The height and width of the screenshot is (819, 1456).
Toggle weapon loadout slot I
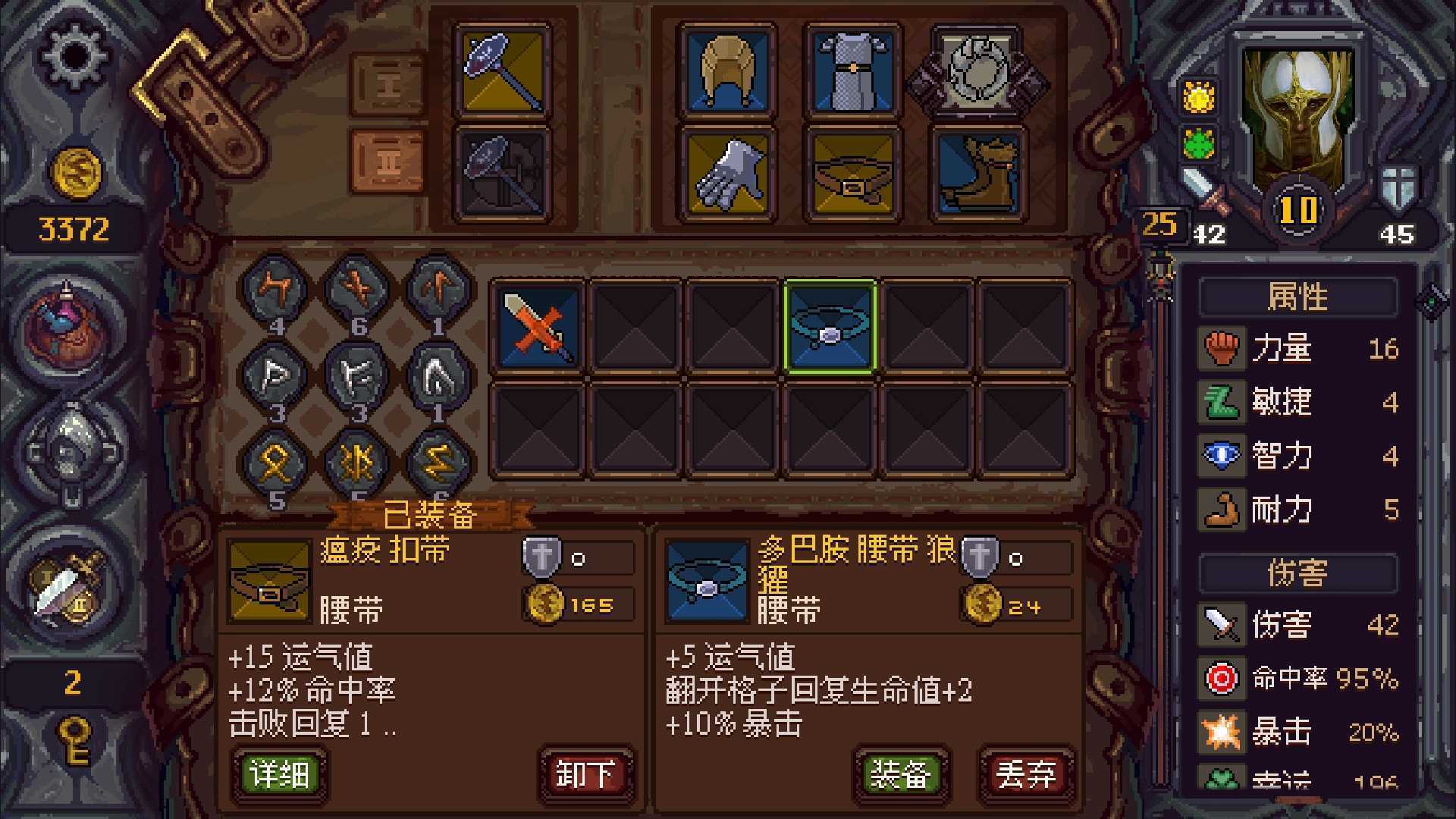coord(388,83)
